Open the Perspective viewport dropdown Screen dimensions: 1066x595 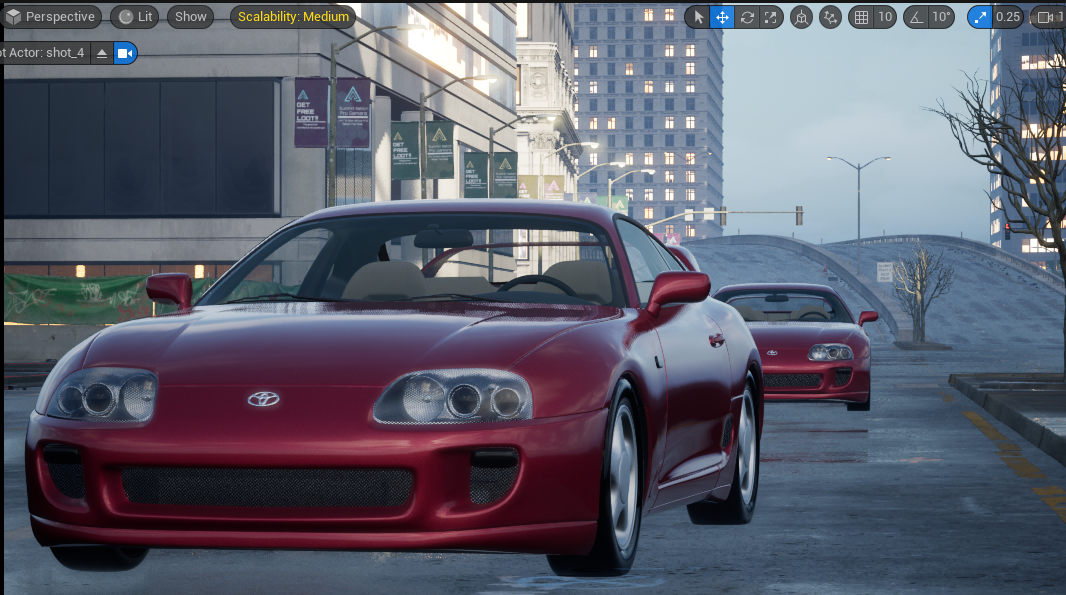(51, 17)
